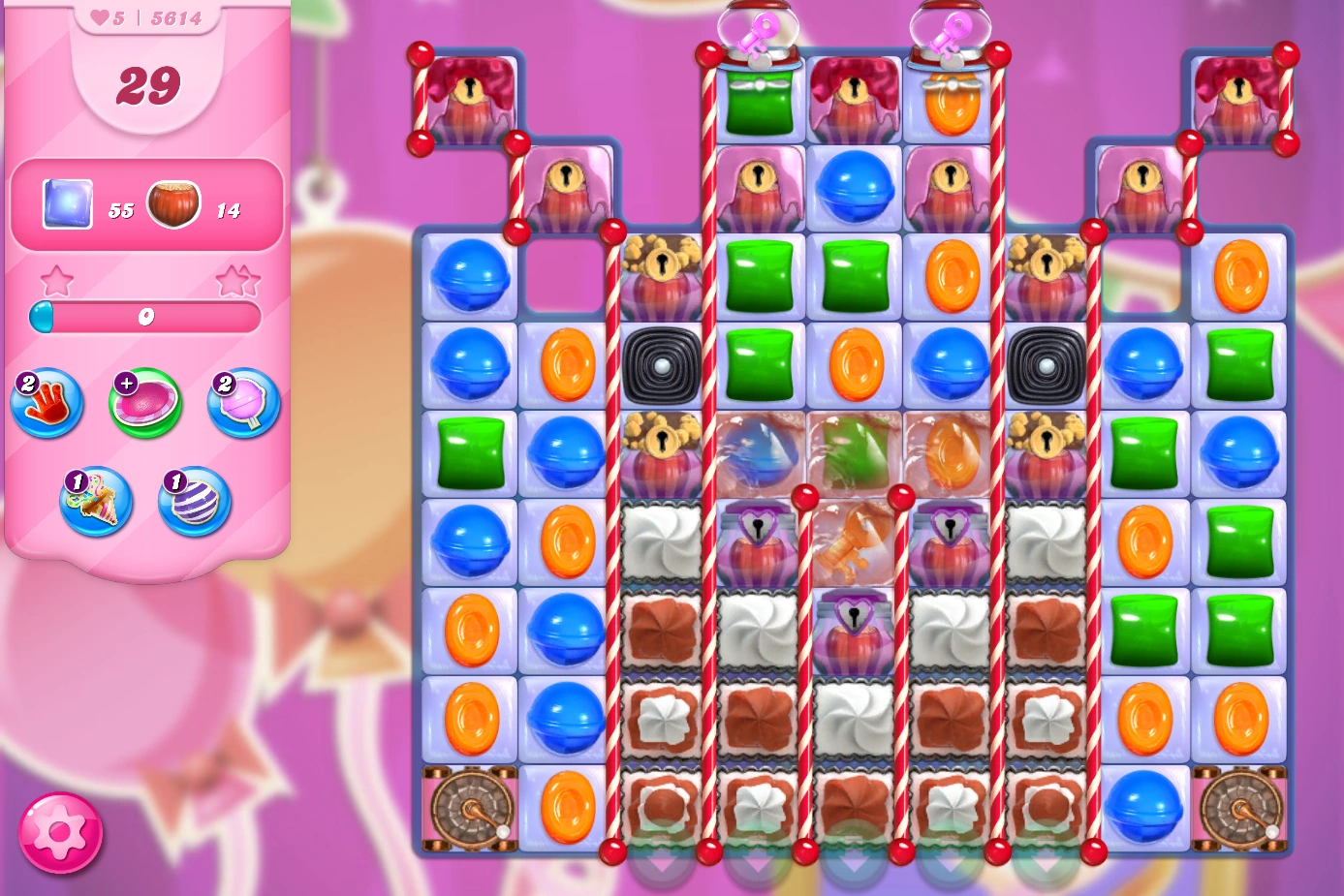Tap the Free Switch hand booster

coord(47,404)
